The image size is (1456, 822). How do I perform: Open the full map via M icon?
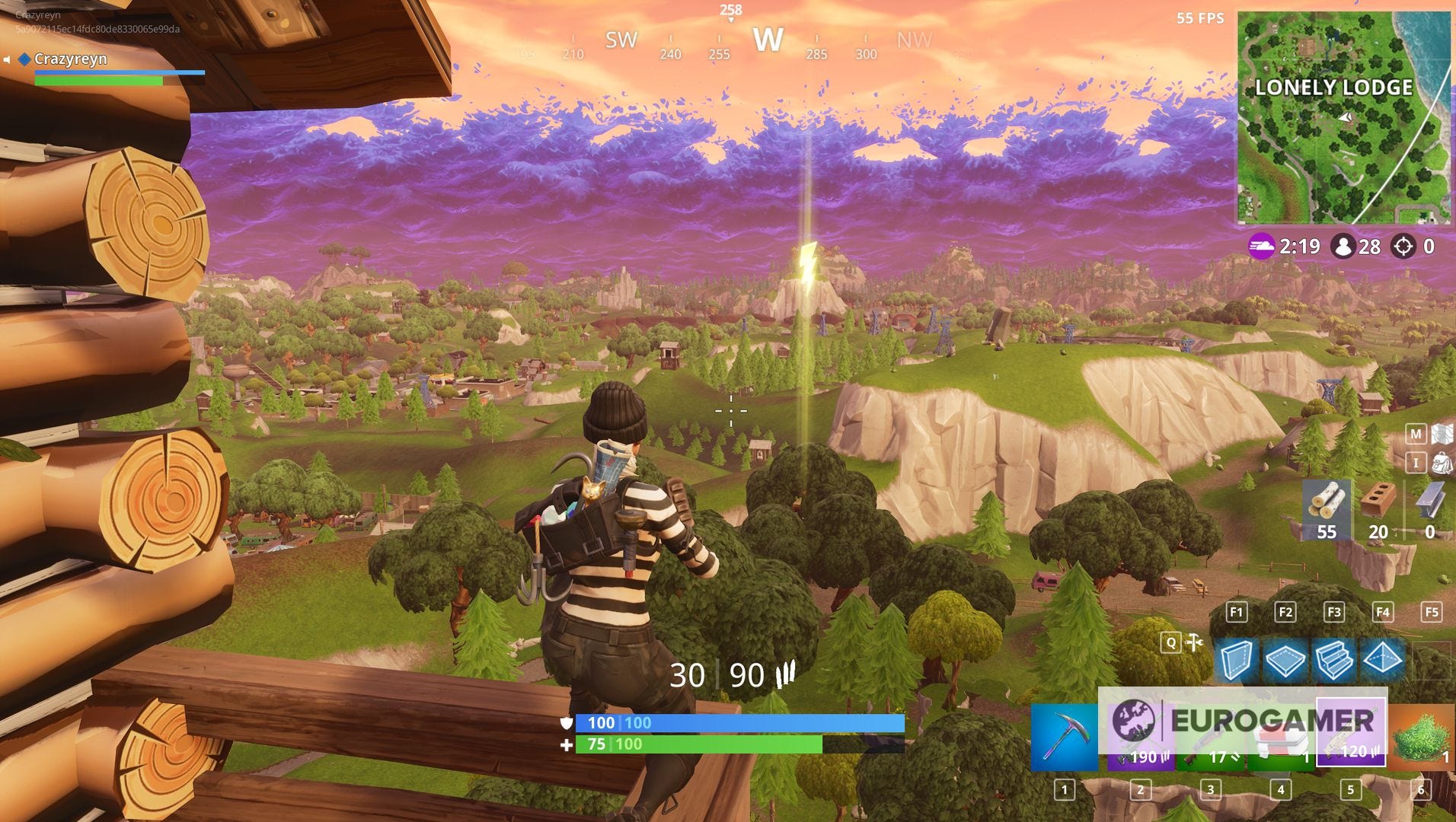point(1415,433)
